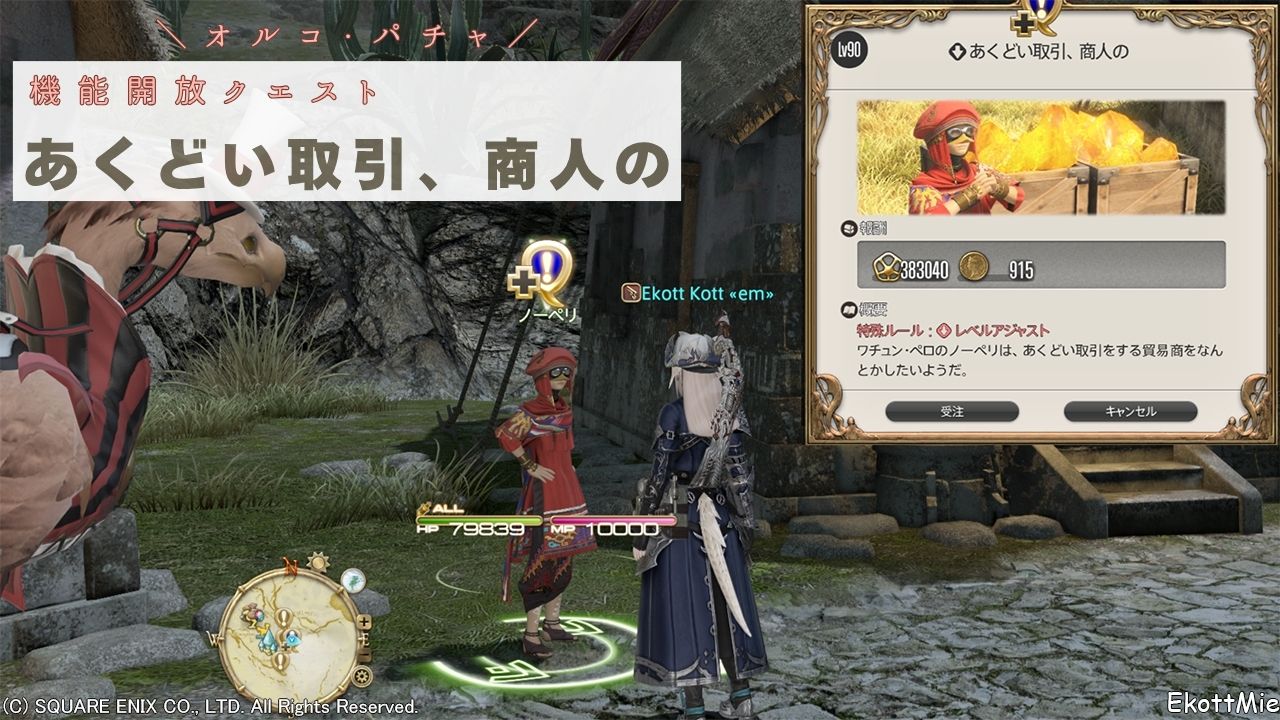
Task: Select the Ekott Kott «em» nameplate
Action: tap(697, 292)
